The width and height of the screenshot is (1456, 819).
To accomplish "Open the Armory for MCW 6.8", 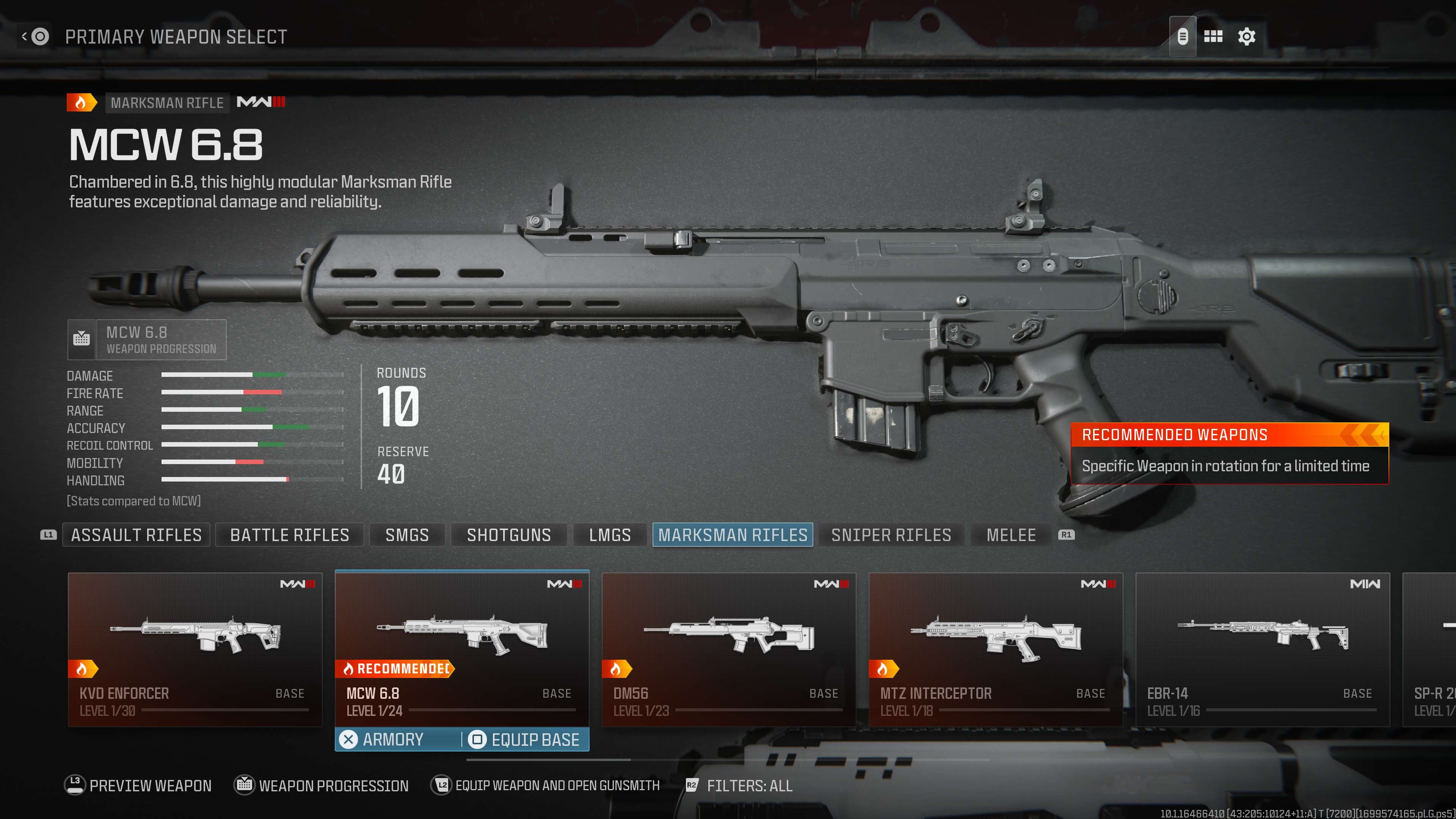I will [x=393, y=739].
